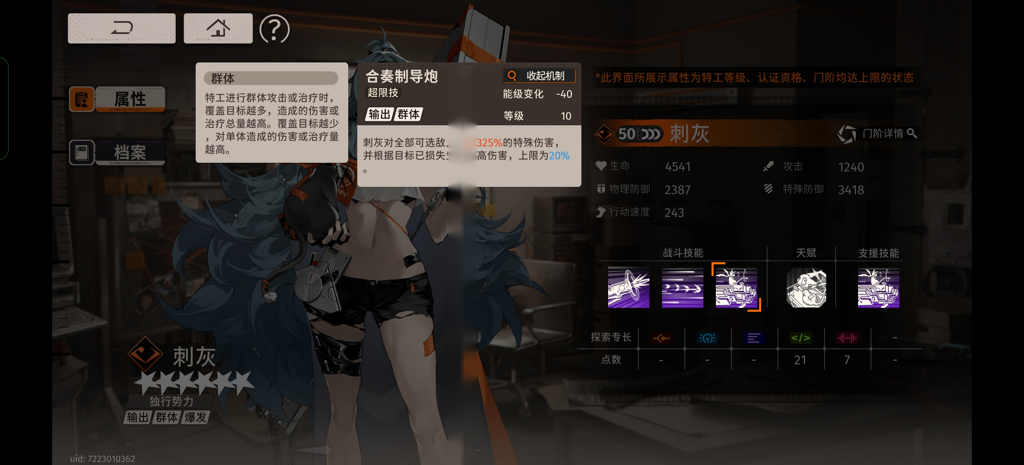Screen dimensions: 1024x465
Task: Select the highlighted missile cannon ultimate skill
Action: tap(736, 288)
